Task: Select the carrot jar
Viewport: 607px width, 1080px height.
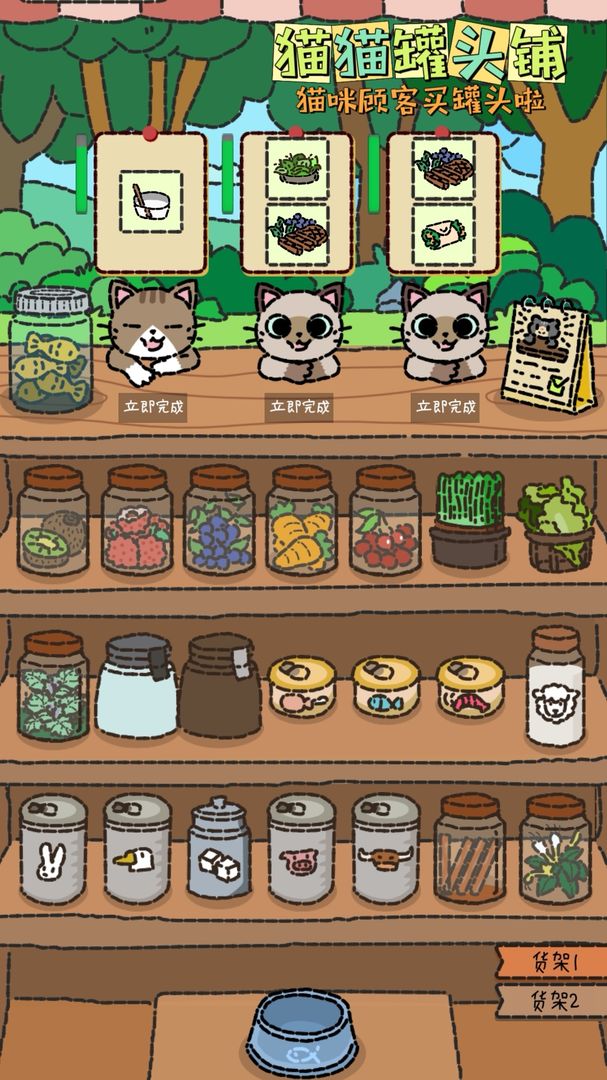Action: pyautogui.click(x=301, y=520)
